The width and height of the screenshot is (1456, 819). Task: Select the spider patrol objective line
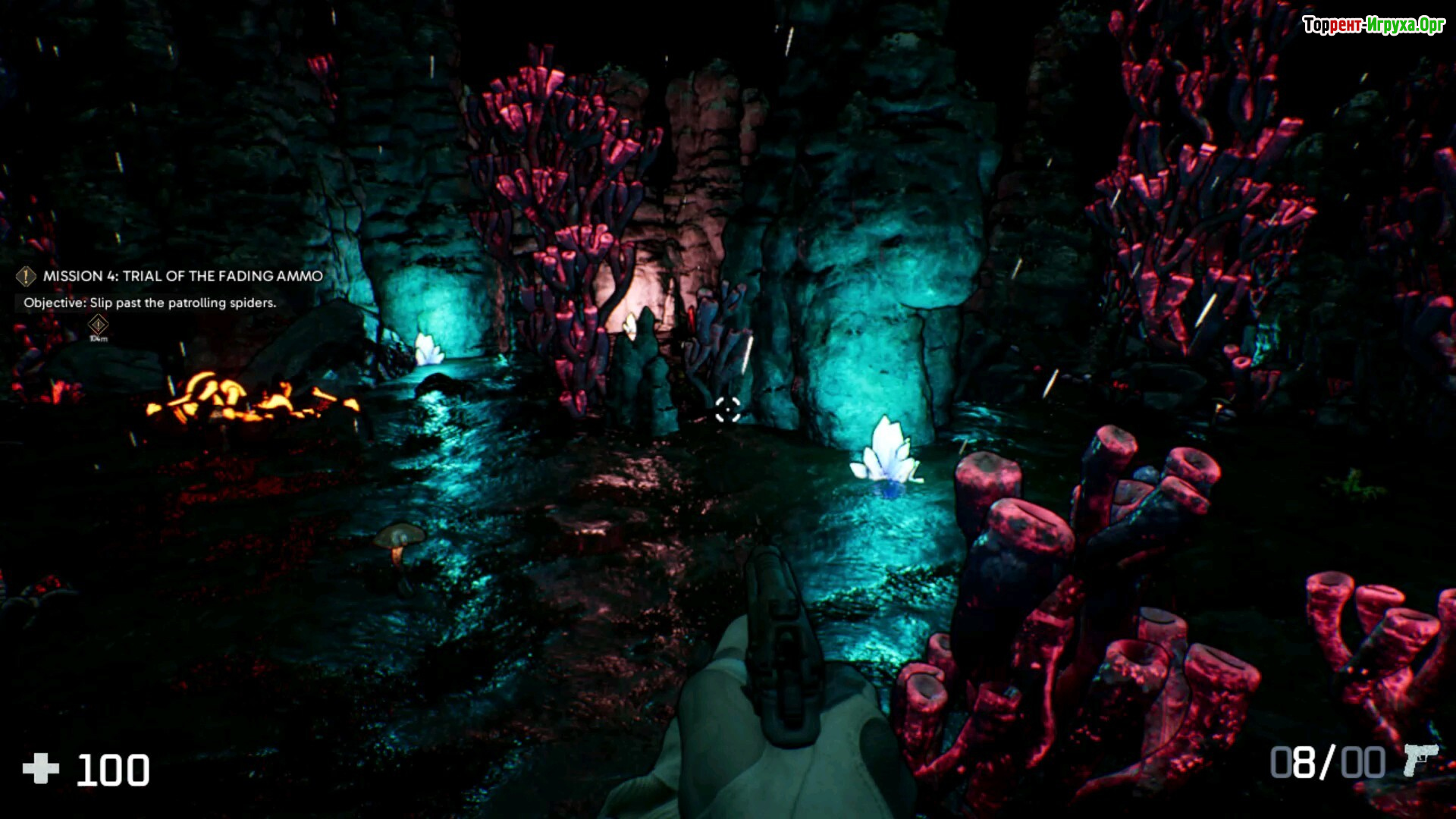point(149,303)
